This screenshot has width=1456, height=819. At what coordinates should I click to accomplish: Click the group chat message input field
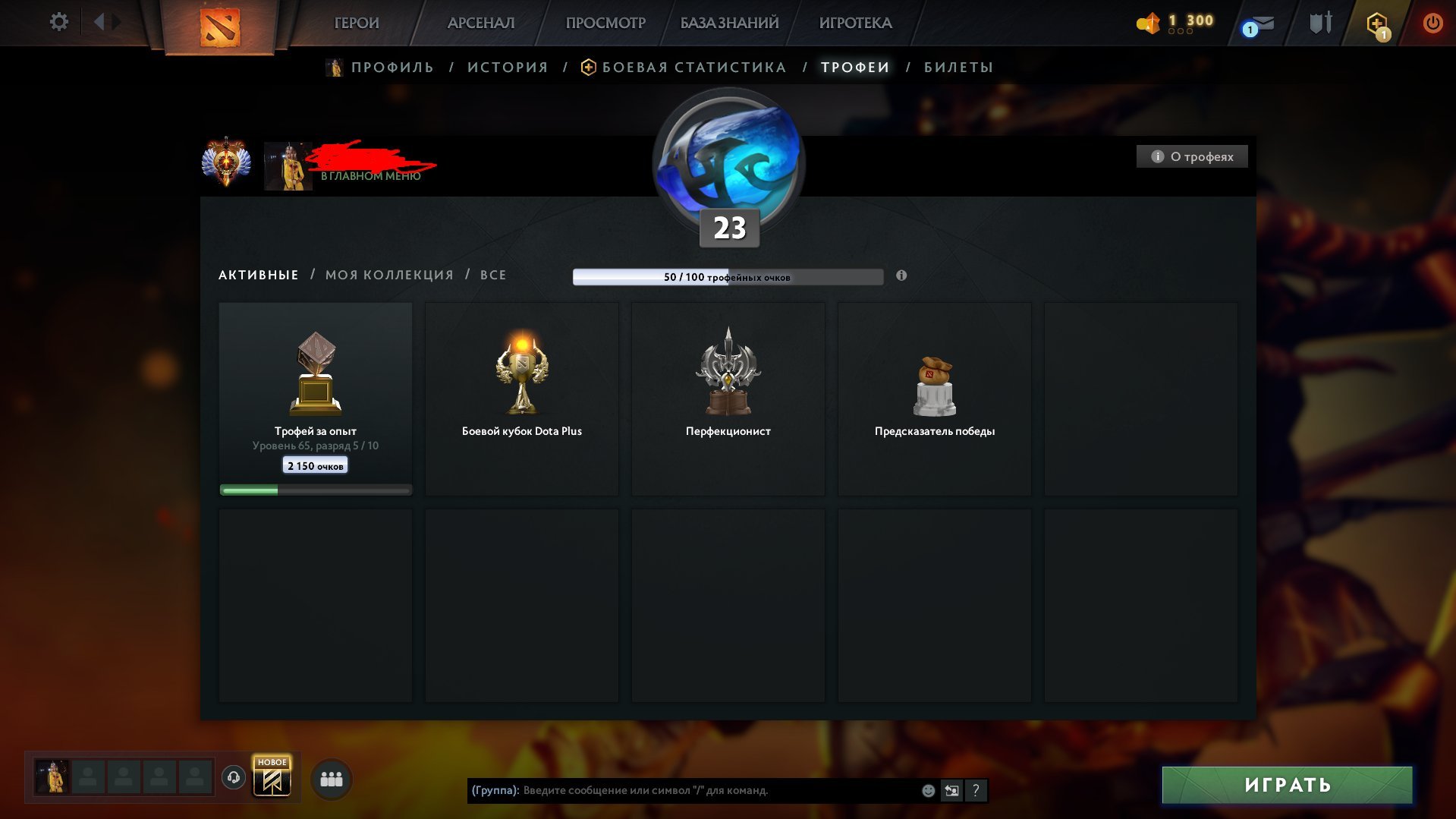tap(713, 790)
